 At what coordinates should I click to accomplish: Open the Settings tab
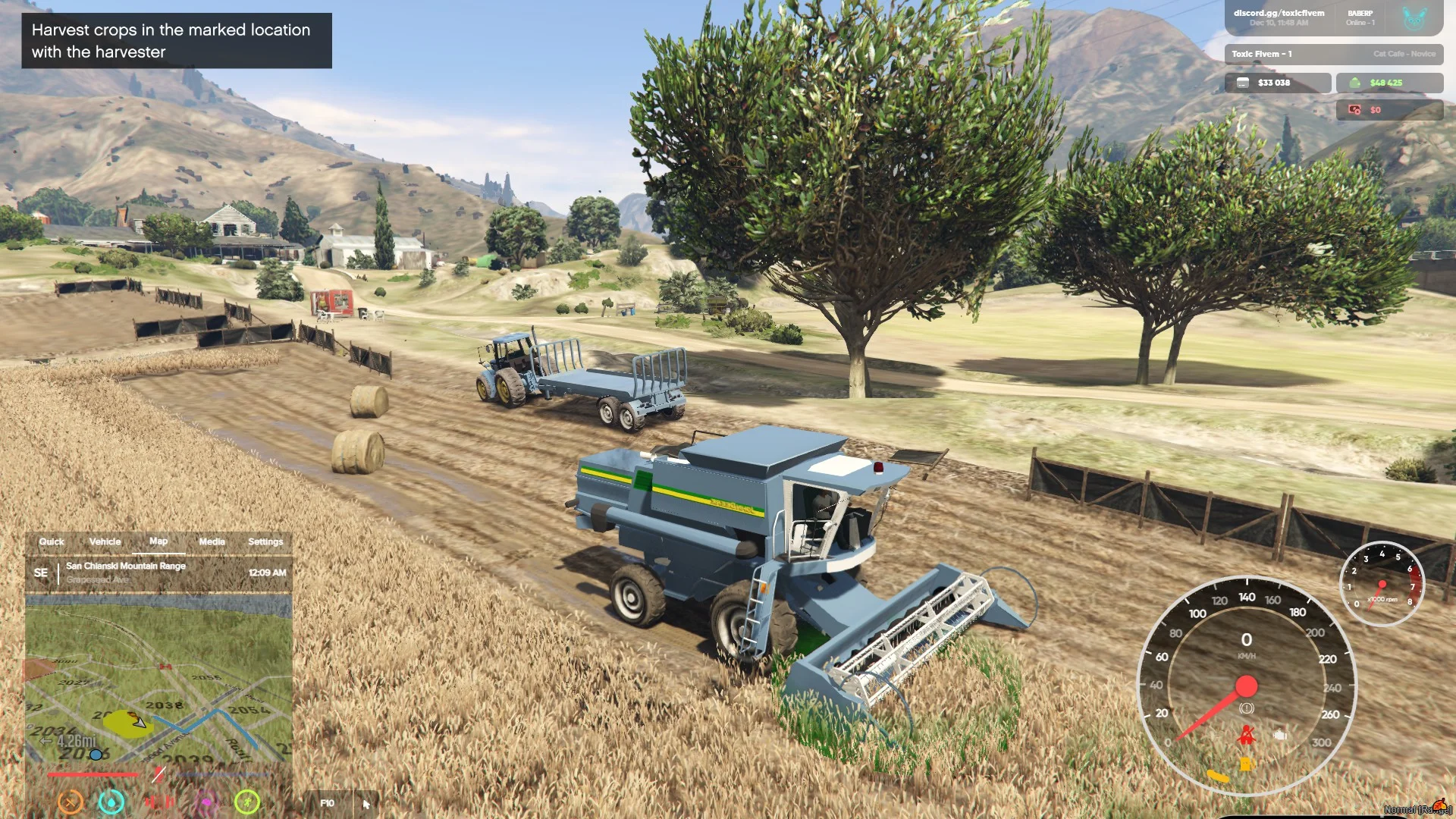pyautogui.click(x=265, y=541)
